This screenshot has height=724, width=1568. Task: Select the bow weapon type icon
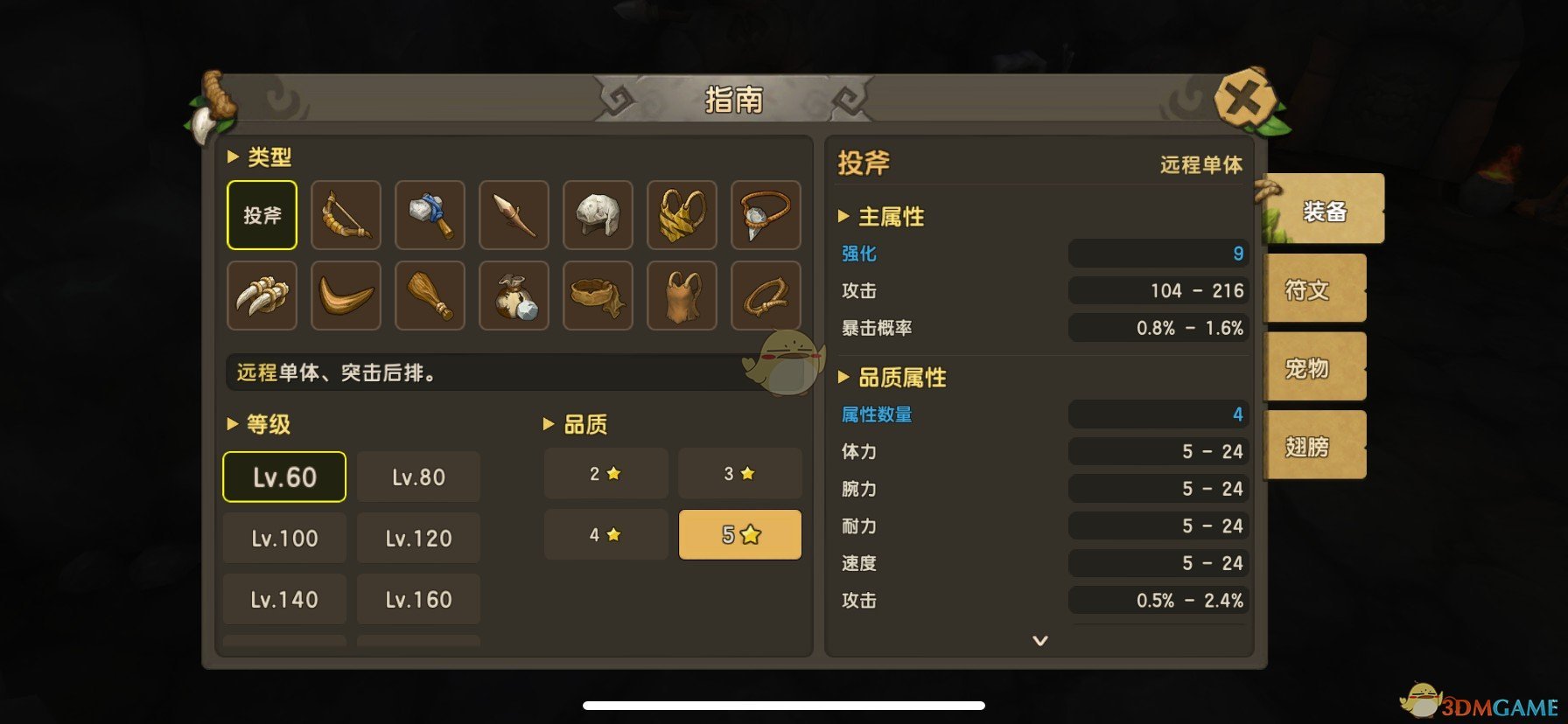click(x=346, y=214)
